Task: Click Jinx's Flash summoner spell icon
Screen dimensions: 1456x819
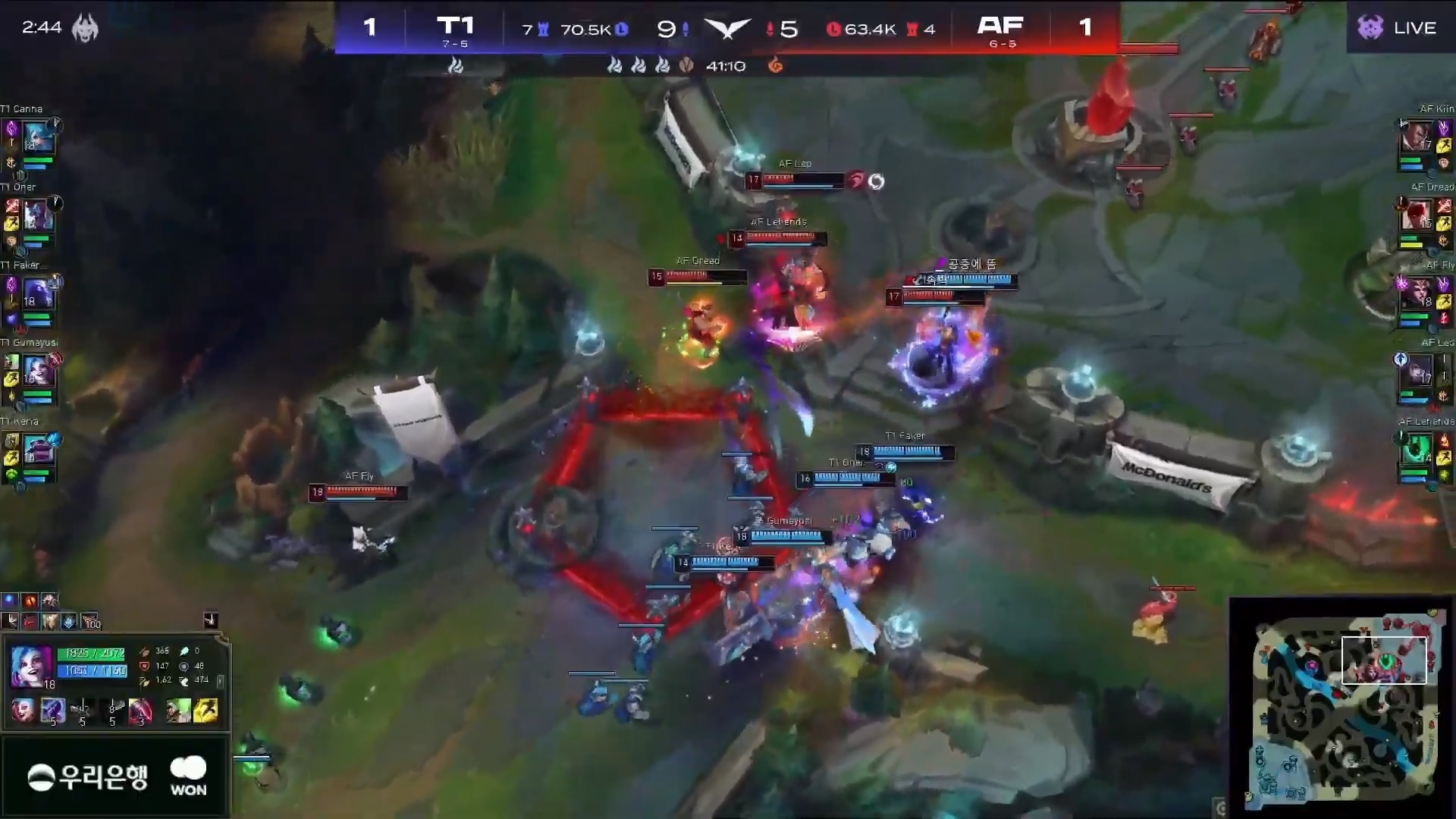Action: coord(206,711)
